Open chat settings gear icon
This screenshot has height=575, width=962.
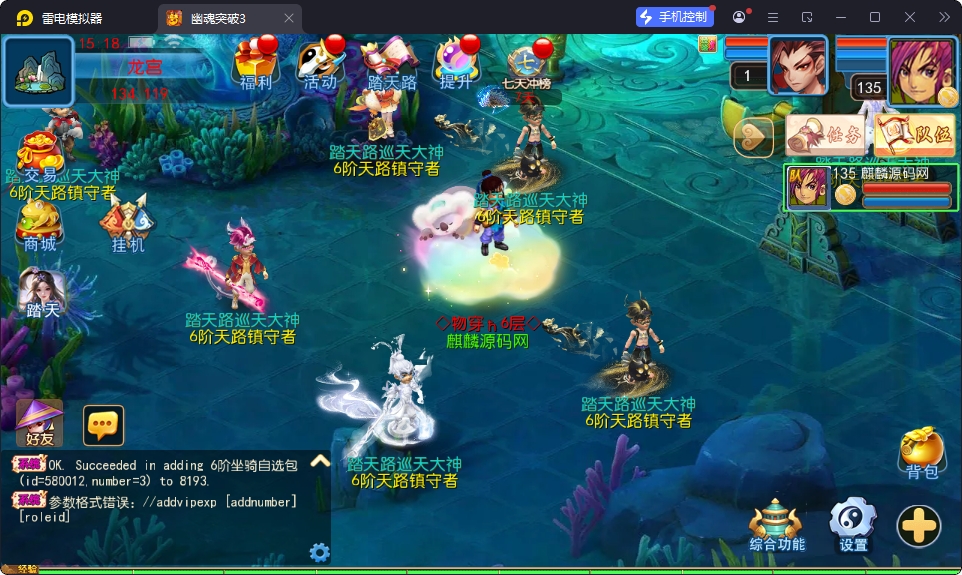tap(320, 552)
